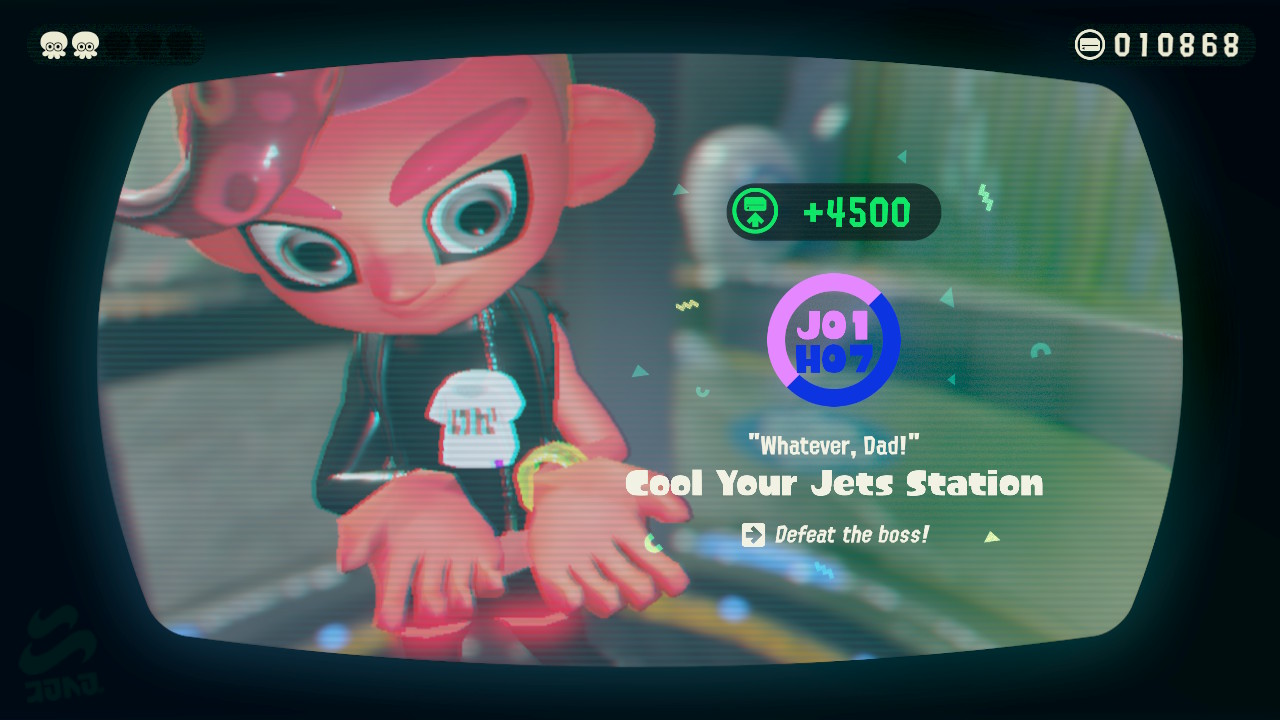This screenshot has height=720, width=1280.
Task: Click the green CQ points icon beside +4500
Action: coord(757,211)
